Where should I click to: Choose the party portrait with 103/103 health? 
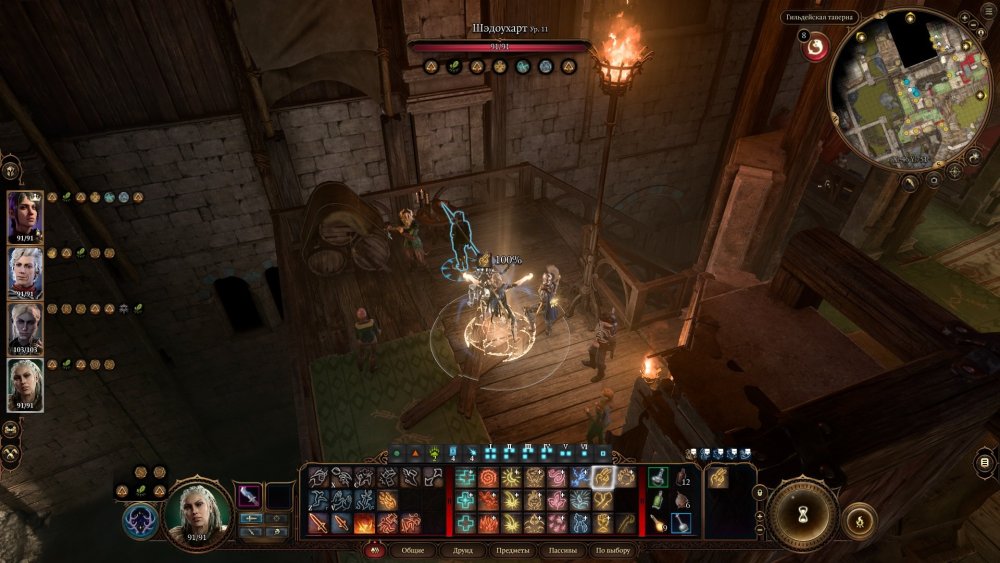pyautogui.click(x=25, y=328)
